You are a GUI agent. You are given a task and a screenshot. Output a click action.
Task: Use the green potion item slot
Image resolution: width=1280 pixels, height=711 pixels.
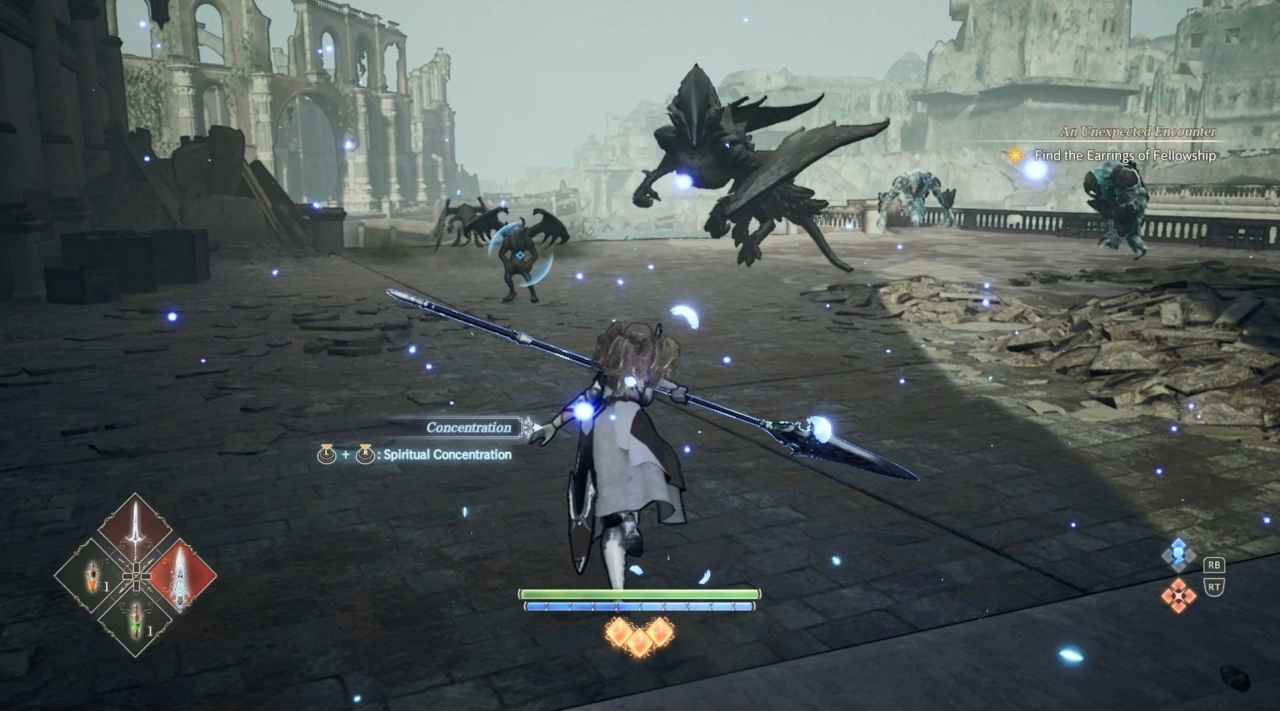click(x=135, y=617)
